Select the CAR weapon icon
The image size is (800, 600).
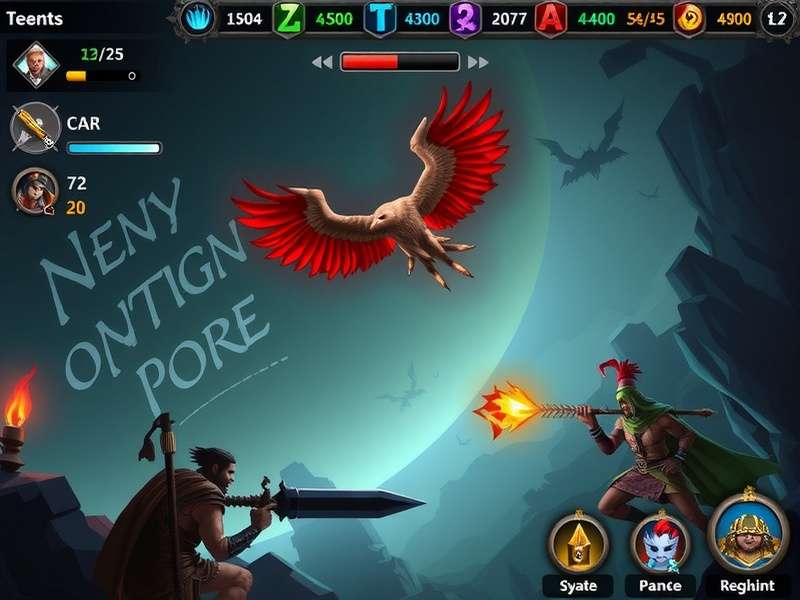coord(34,128)
